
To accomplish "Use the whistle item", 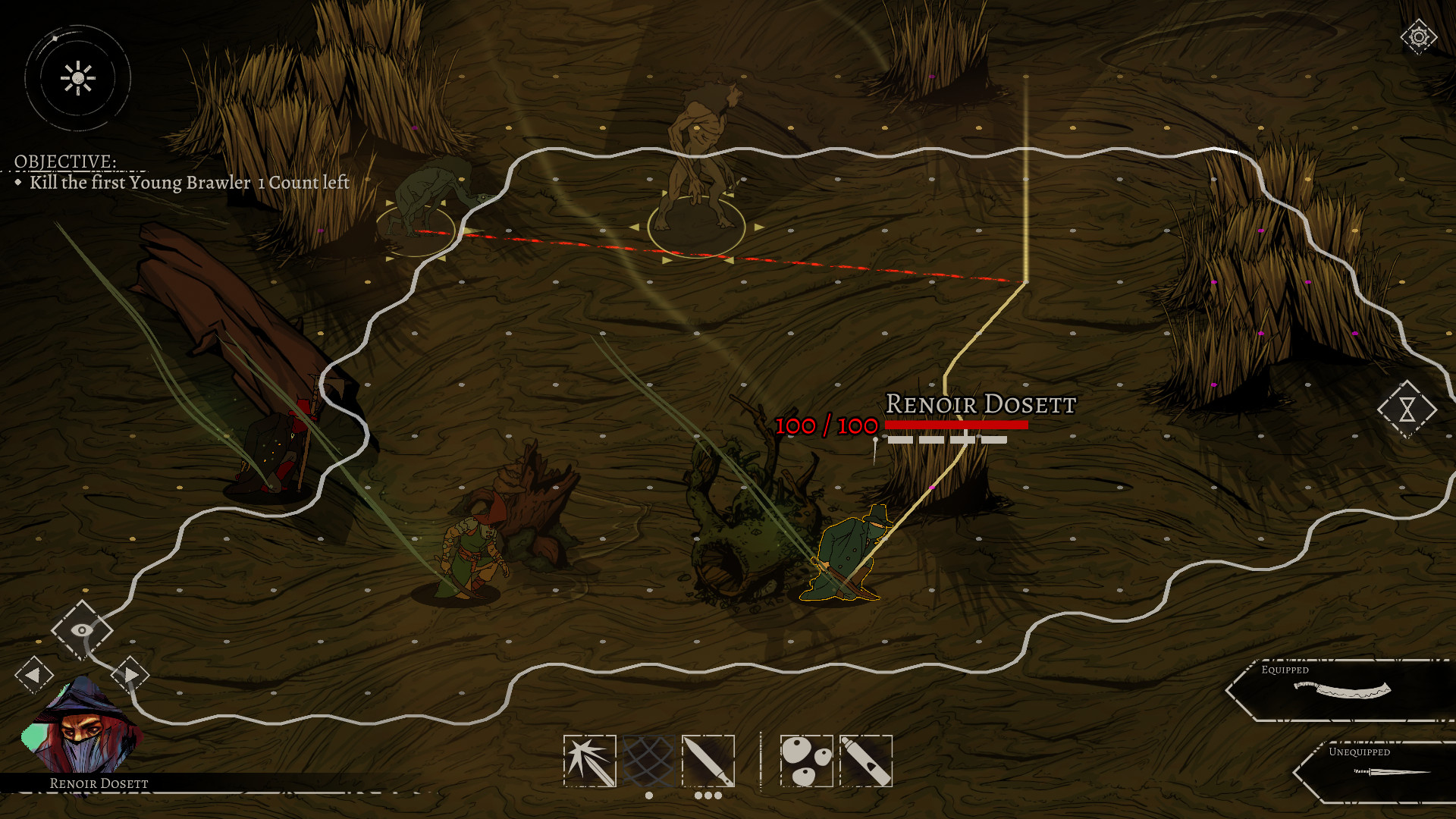I will pos(865,761).
